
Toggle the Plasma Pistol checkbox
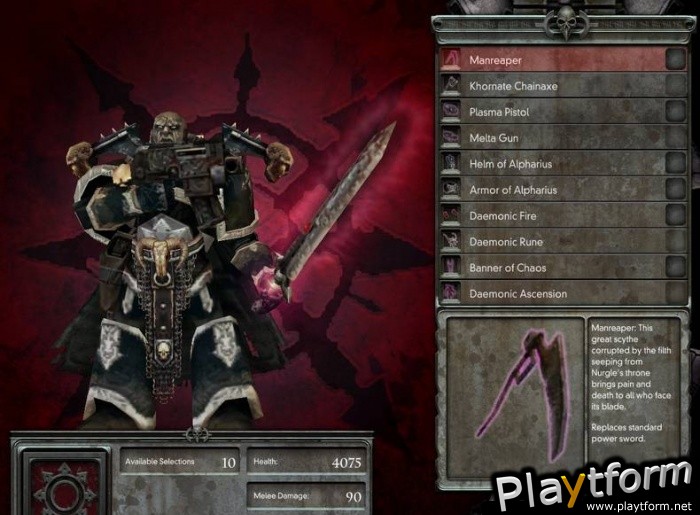click(x=676, y=112)
